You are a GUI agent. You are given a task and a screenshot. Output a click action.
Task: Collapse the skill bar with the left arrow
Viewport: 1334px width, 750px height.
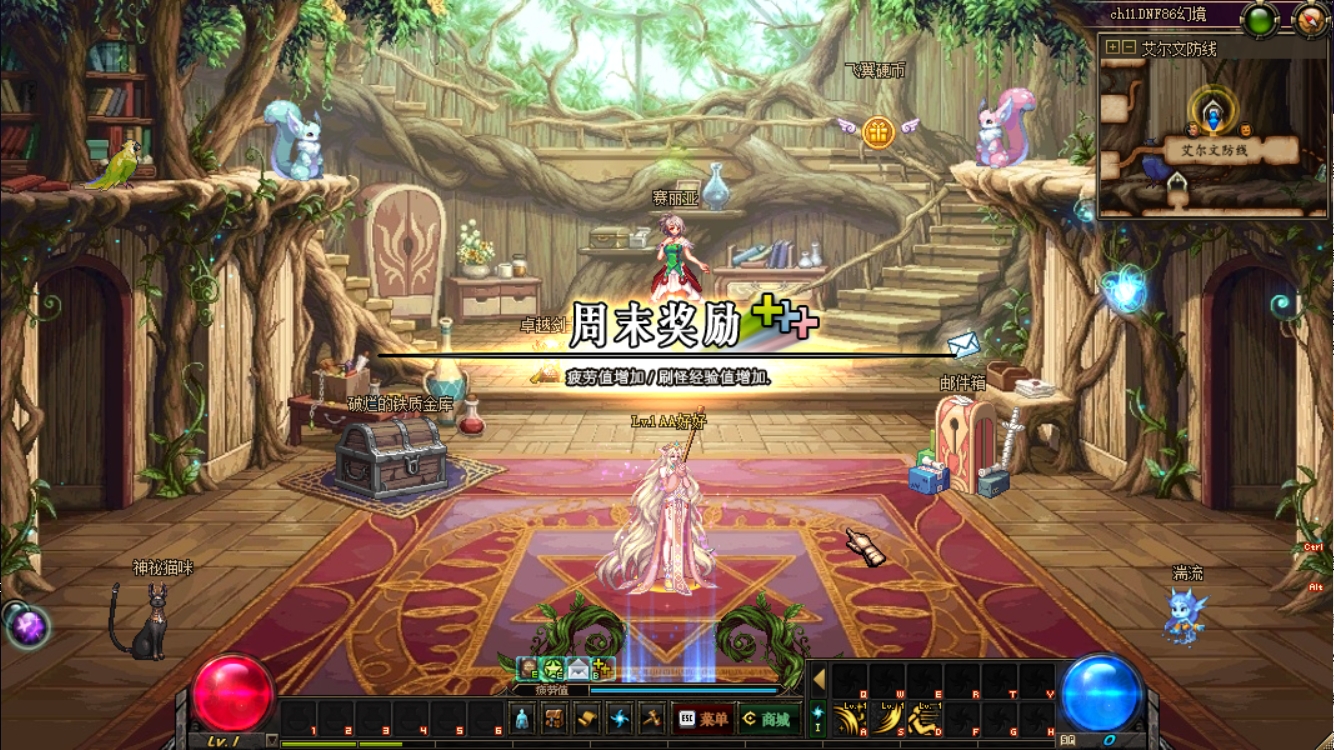coord(818,680)
